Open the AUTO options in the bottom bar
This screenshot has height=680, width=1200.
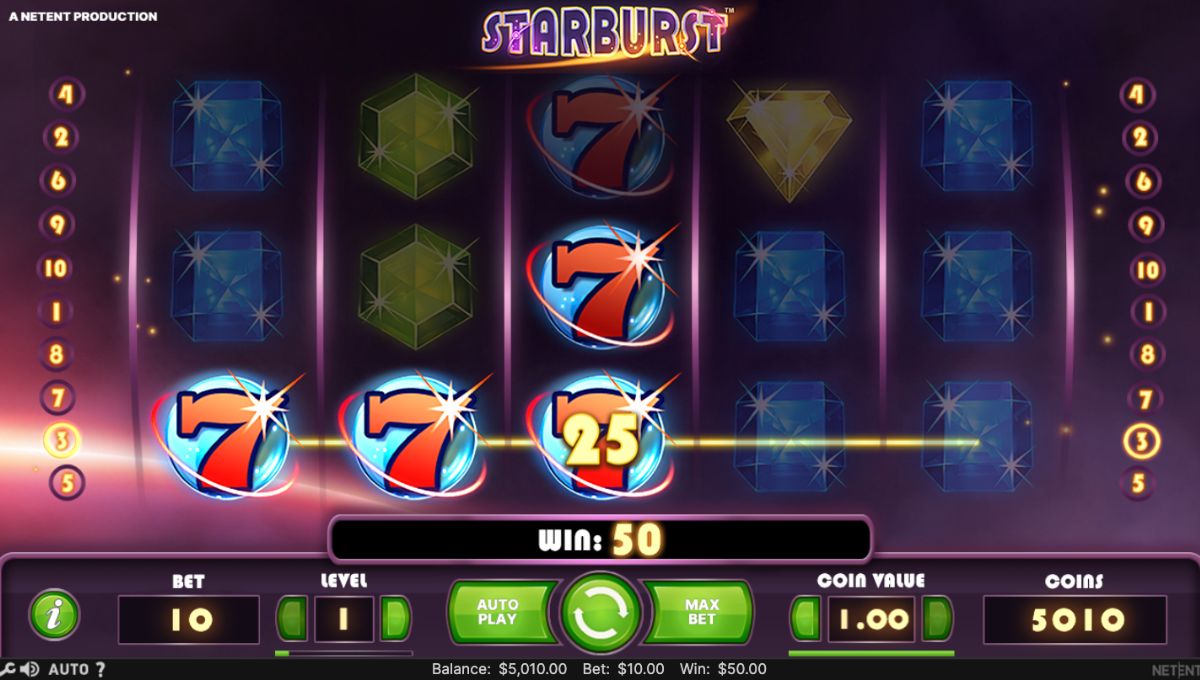point(68,669)
